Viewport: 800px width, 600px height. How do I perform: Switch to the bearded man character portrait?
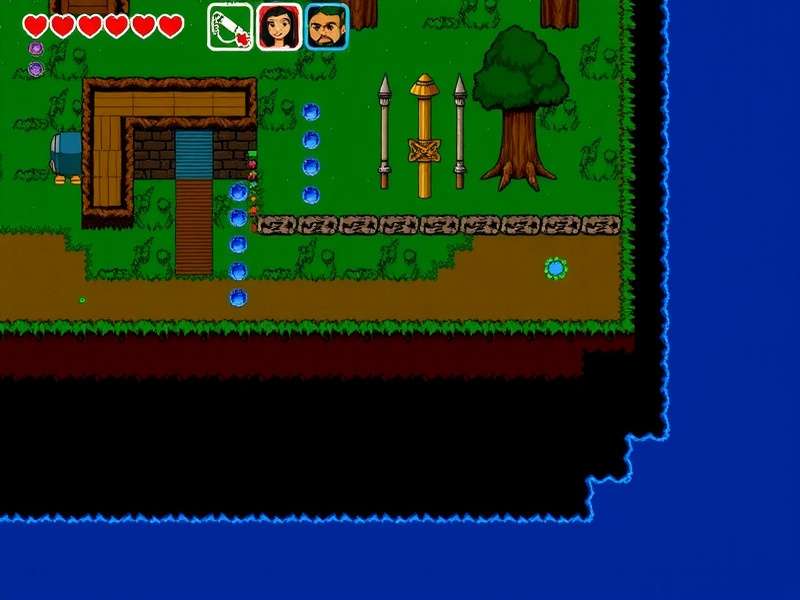coord(326,27)
